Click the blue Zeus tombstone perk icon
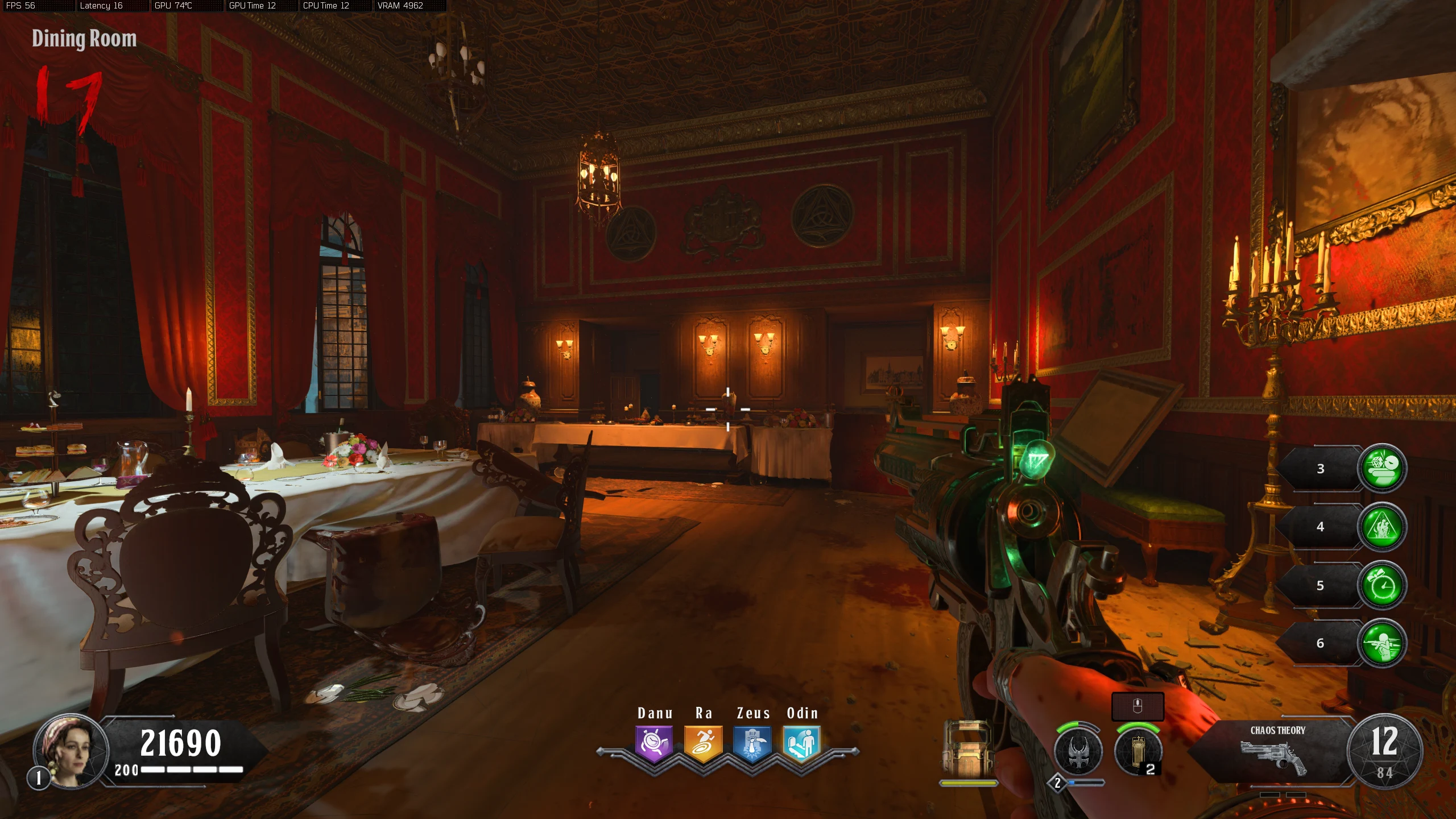Viewport: 1456px width, 819px height. [752, 743]
